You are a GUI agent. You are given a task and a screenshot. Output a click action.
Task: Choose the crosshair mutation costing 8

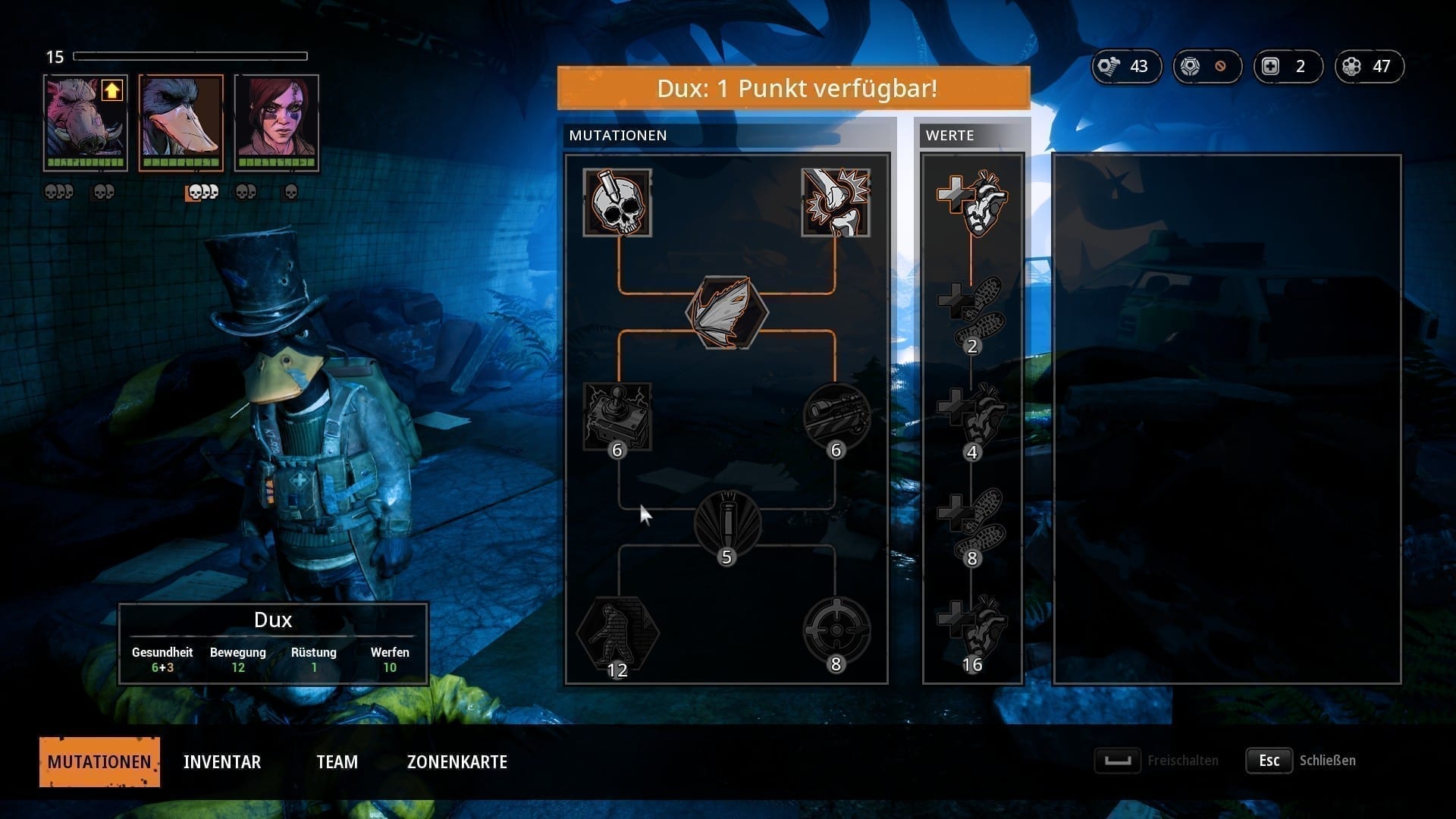click(x=836, y=631)
